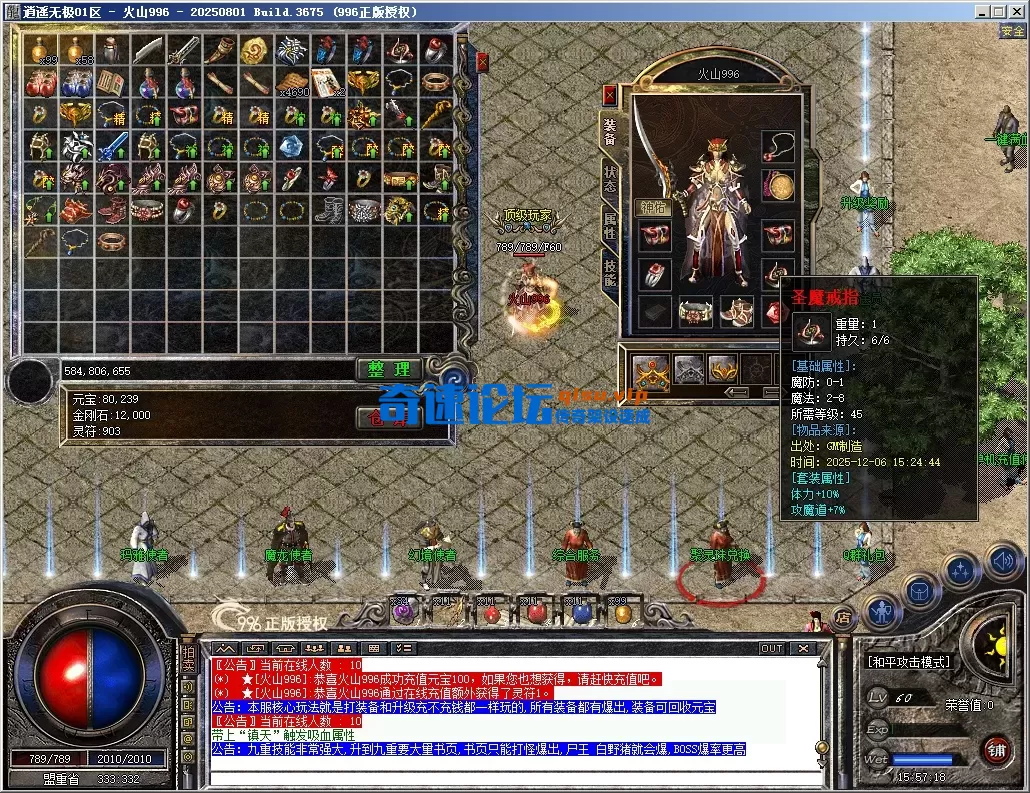Click the 店 store button
Image resolution: width=1030 pixels, height=793 pixels.
tap(842, 617)
